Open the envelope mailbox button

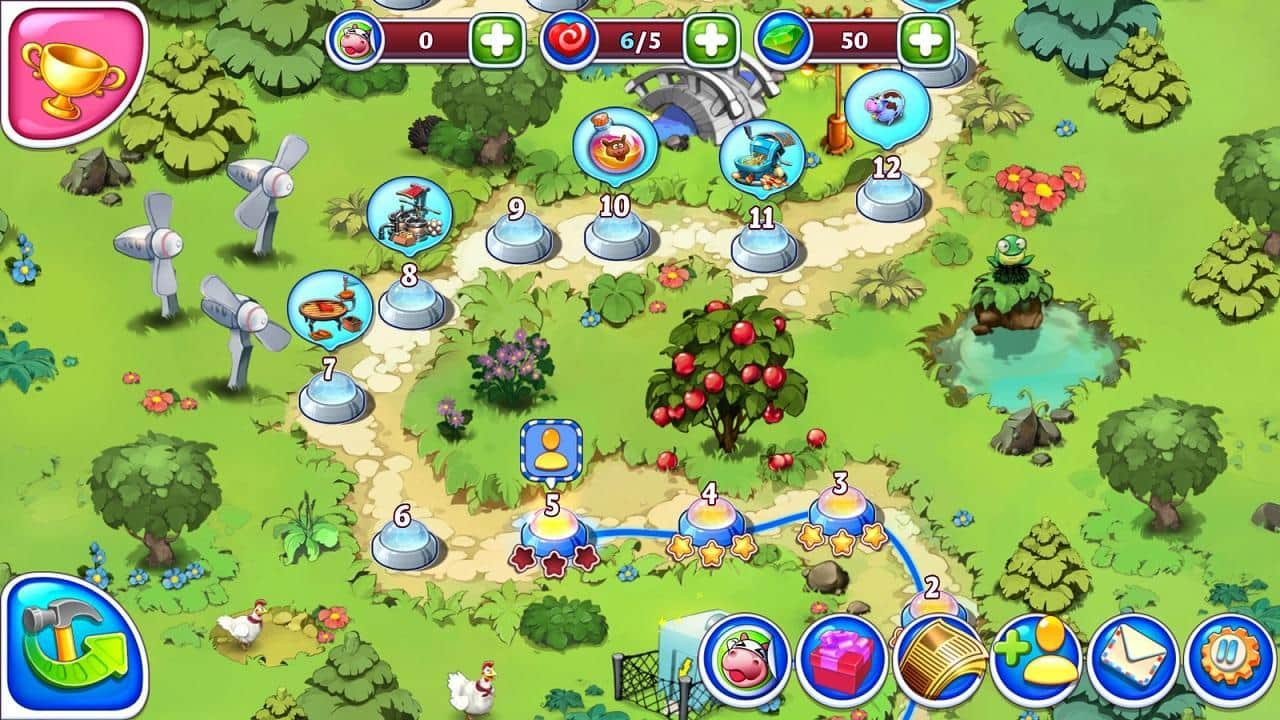click(x=1132, y=659)
